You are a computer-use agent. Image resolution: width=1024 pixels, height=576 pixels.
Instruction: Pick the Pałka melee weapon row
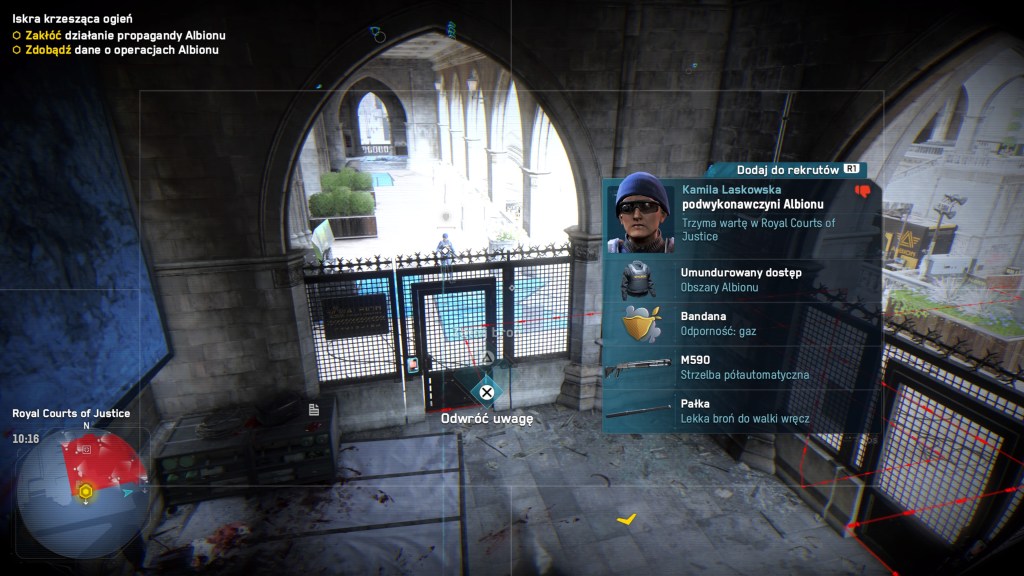(x=741, y=411)
